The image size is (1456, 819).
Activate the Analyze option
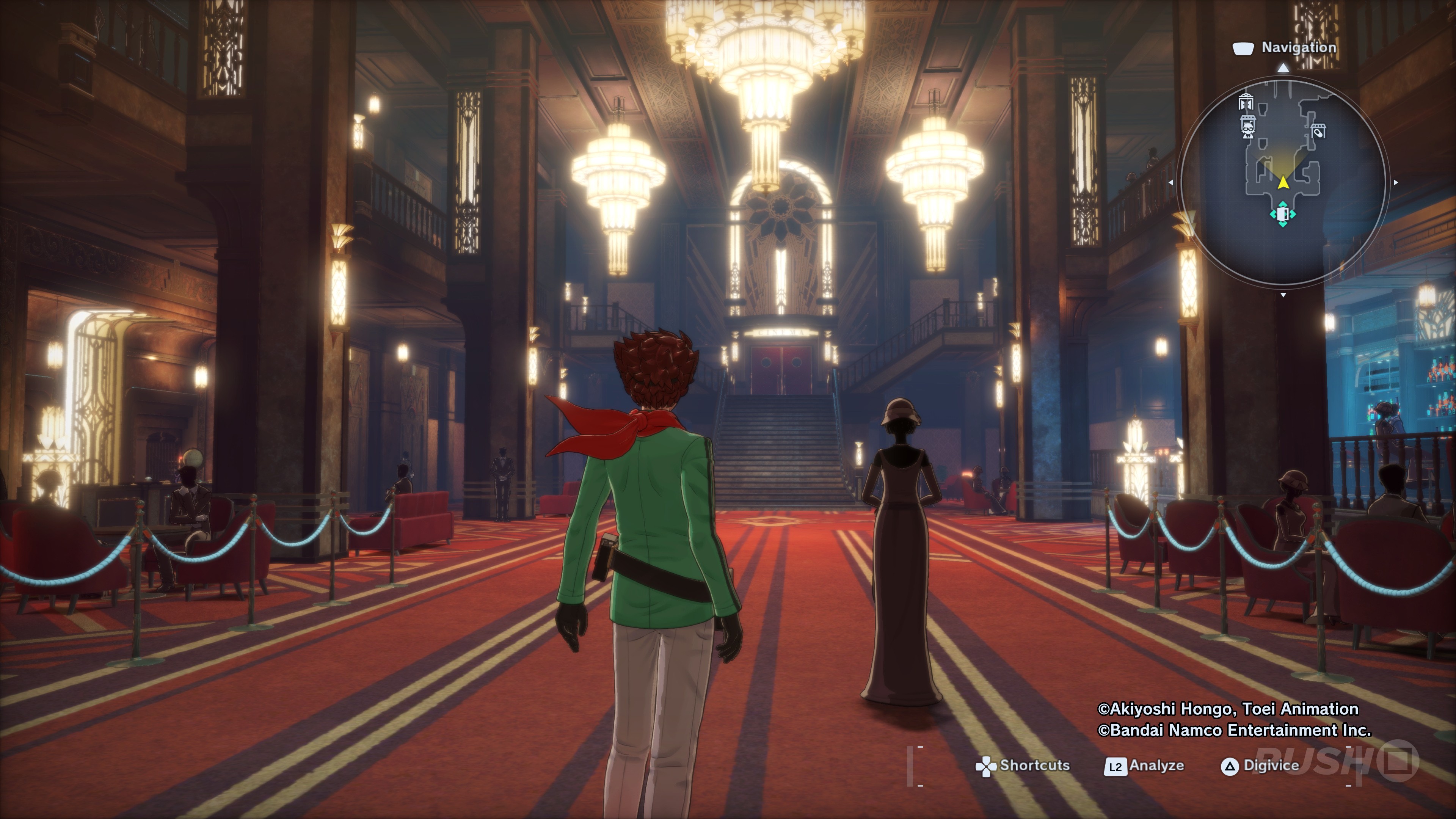(1145, 766)
